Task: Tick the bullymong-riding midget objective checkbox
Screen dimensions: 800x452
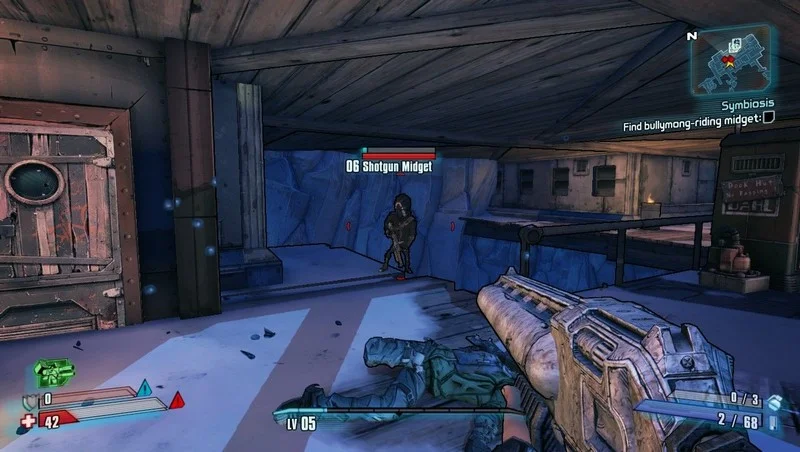Action: point(769,118)
